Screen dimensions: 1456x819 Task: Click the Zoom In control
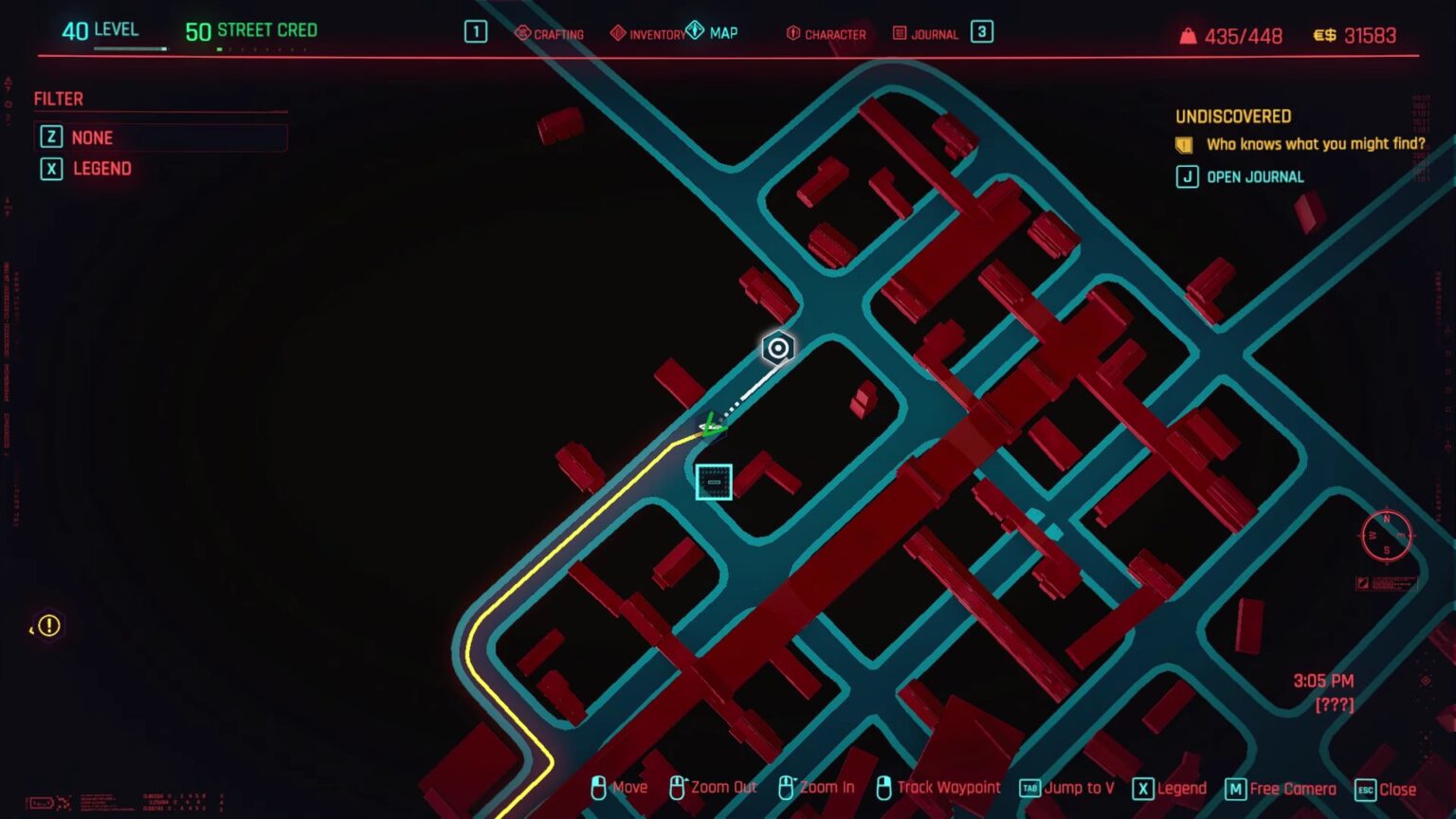(x=816, y=788)
